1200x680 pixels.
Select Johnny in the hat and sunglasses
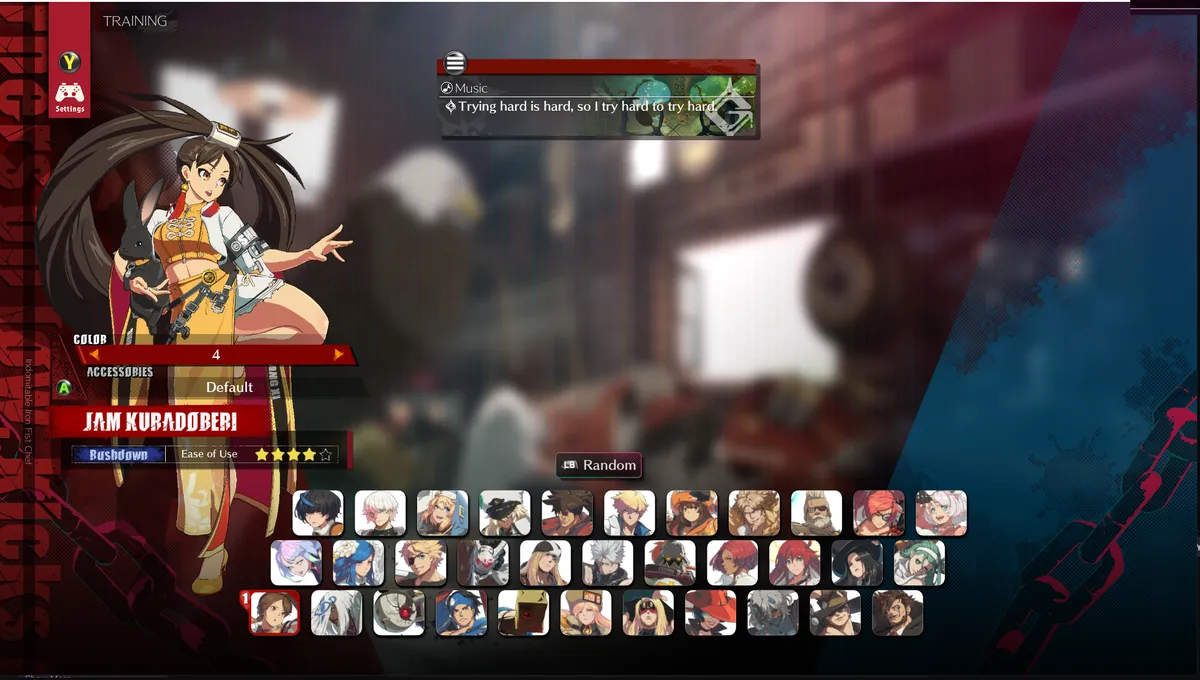pos(834,613)
